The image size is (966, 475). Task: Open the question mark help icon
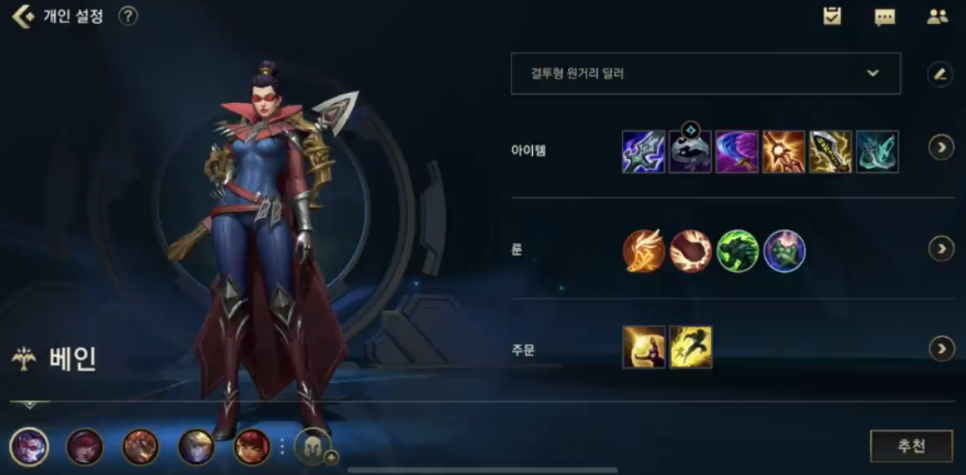click(x=128, y=16)
